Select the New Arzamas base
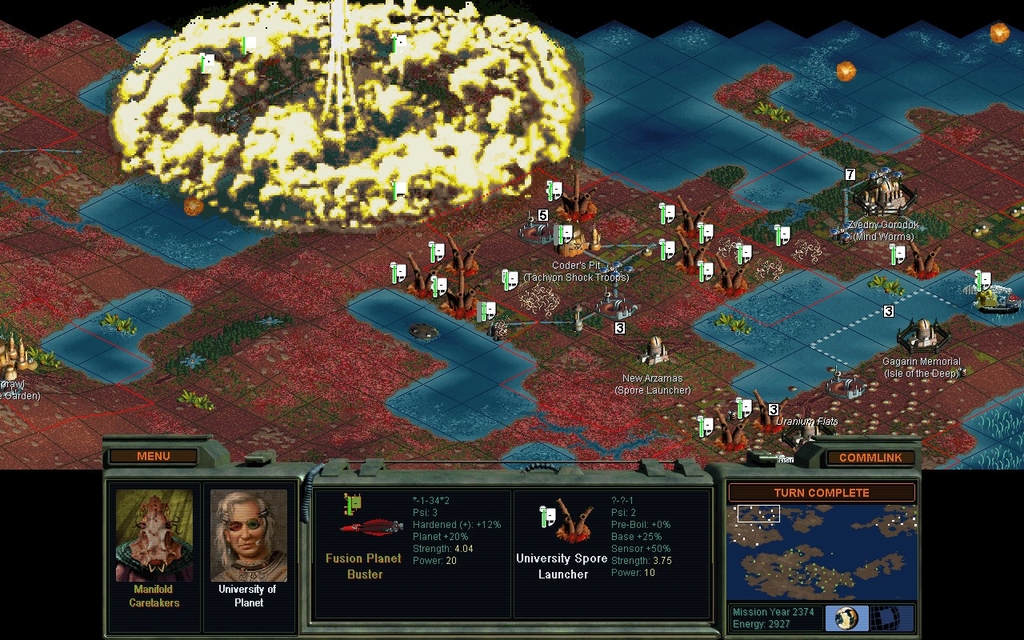Viewport: 1024px width, 640px height. click(655, 350)
